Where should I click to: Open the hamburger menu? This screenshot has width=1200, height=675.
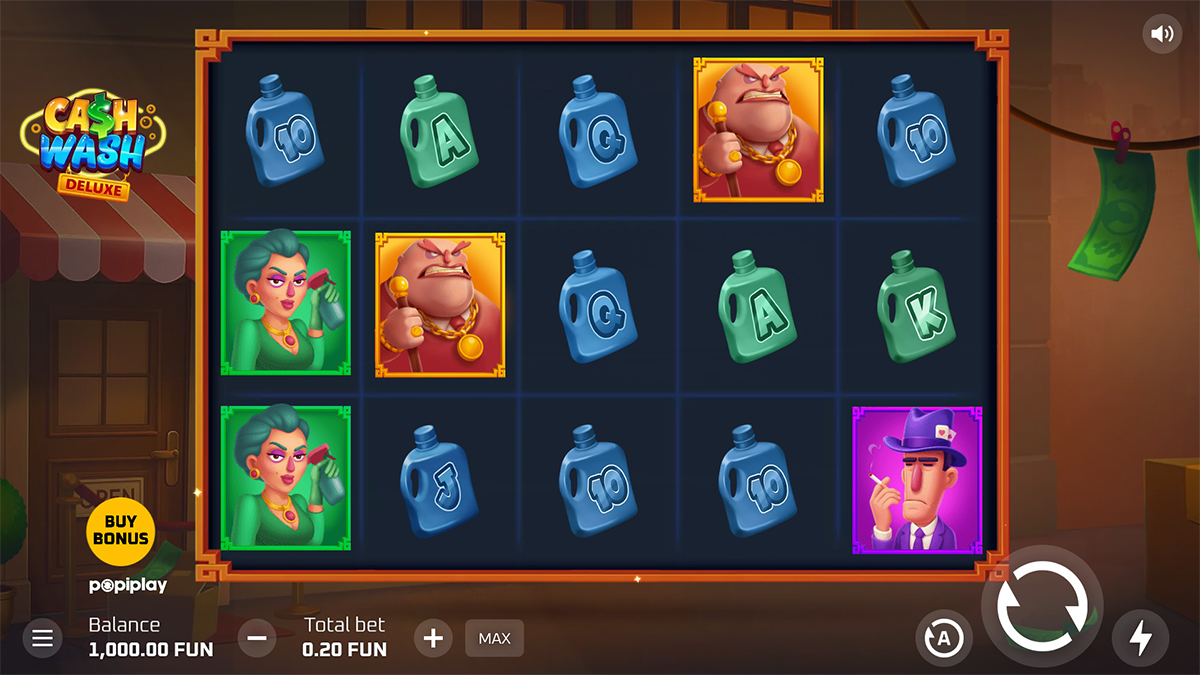point(42,638)
